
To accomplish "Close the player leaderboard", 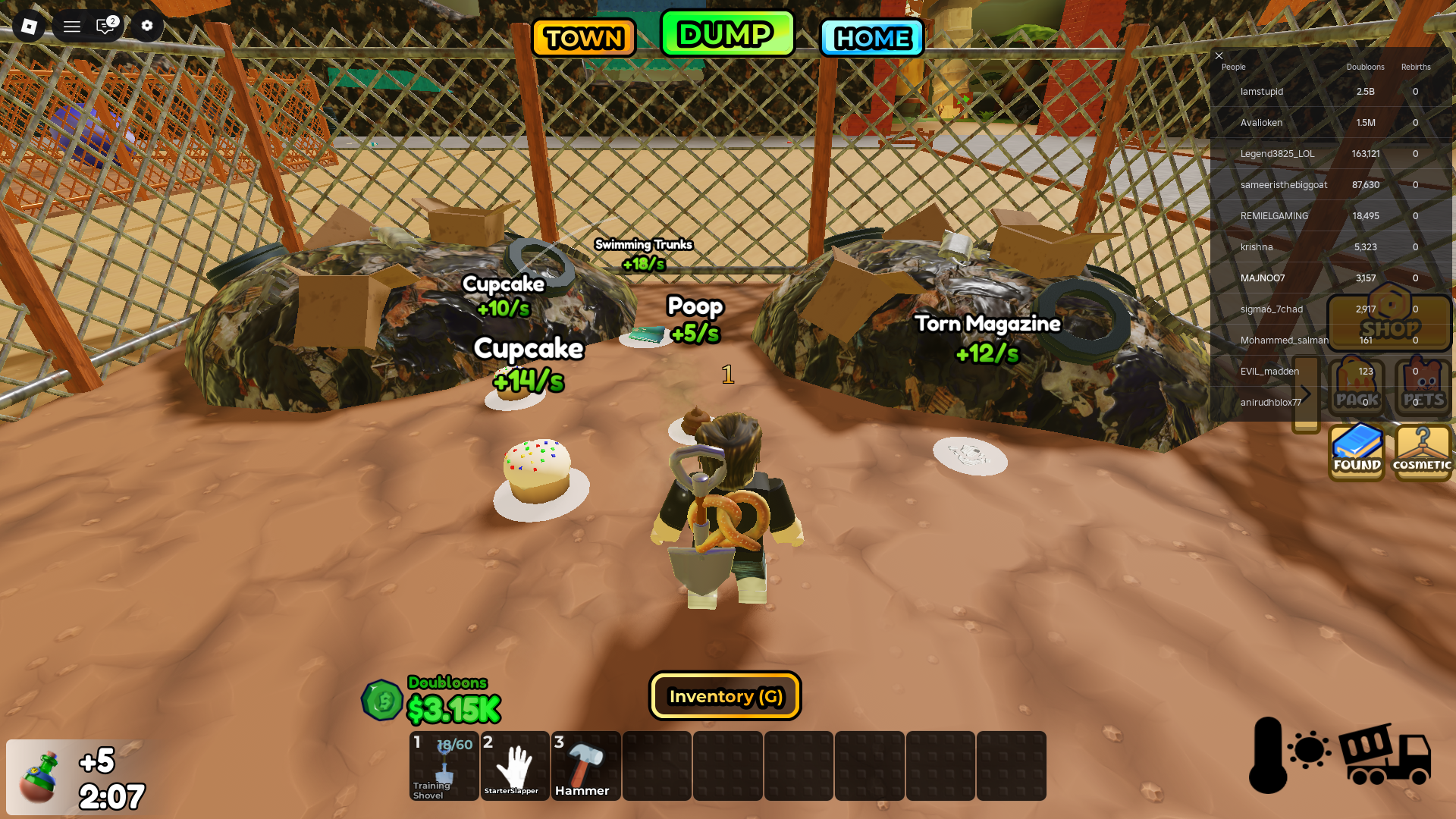I will click(x=1219, y=55).
